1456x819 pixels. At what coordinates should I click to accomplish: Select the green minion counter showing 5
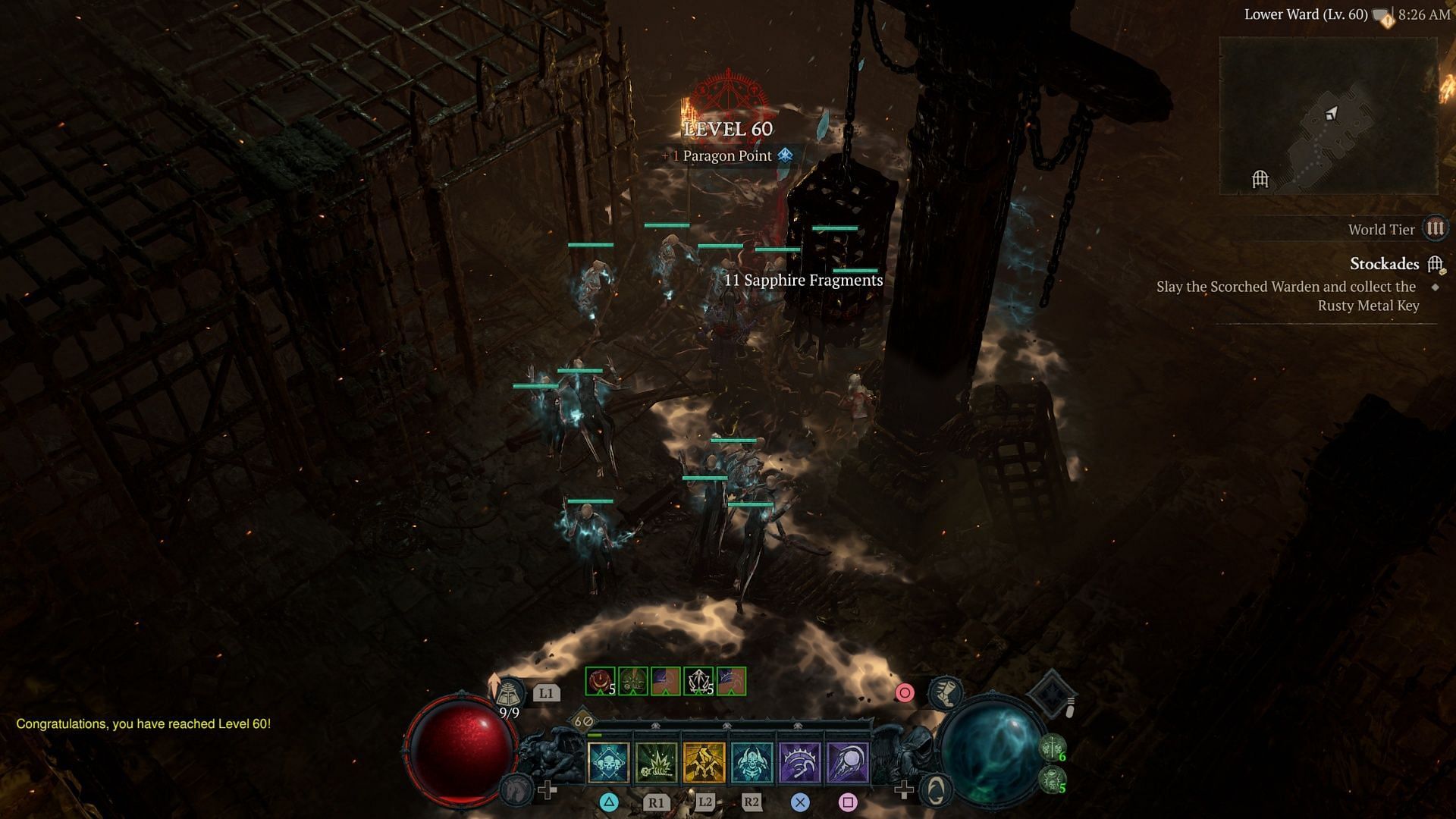coord(1053,780)
